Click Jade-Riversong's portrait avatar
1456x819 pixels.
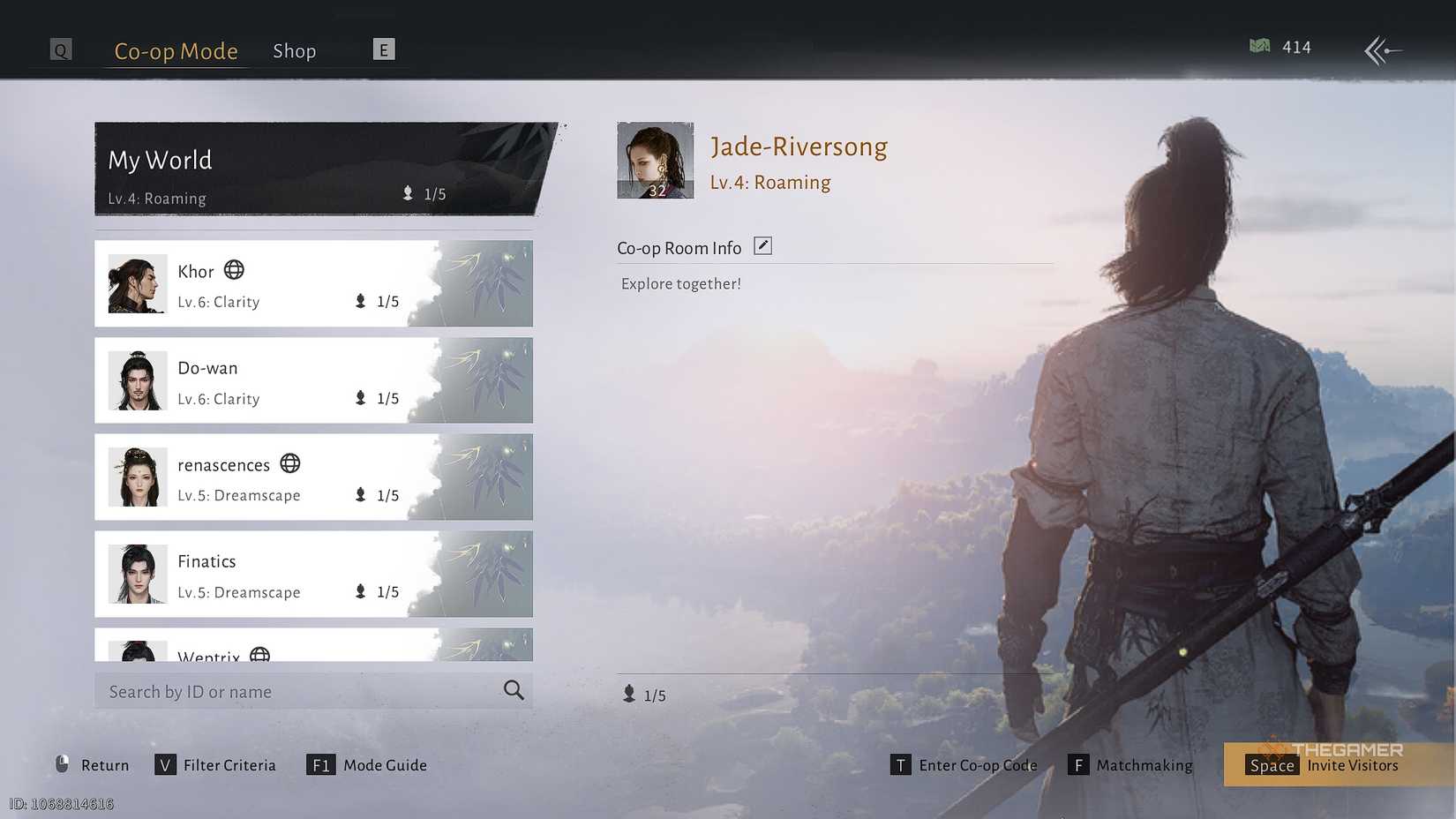click(x=655, y=160)
